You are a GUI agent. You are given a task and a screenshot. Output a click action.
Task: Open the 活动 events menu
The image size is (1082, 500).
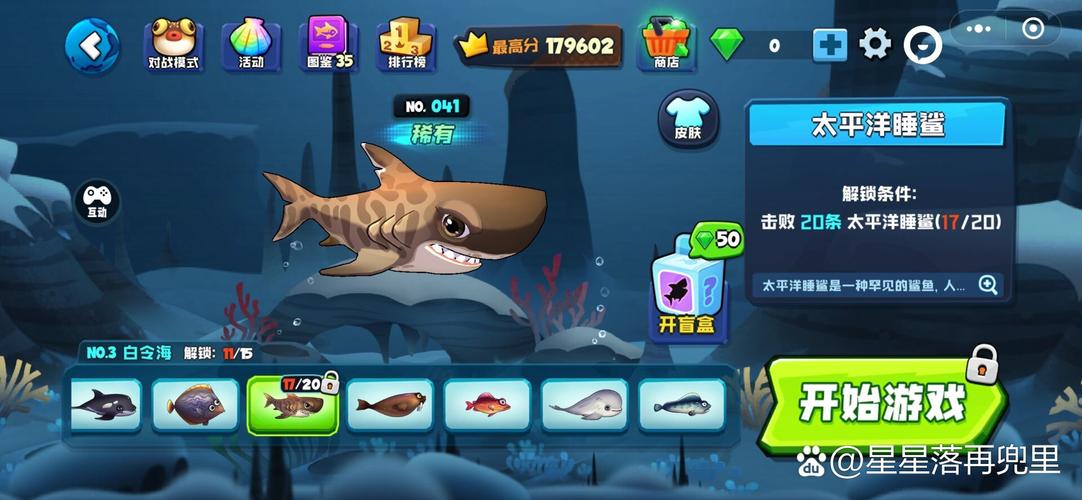pos(250,45)
